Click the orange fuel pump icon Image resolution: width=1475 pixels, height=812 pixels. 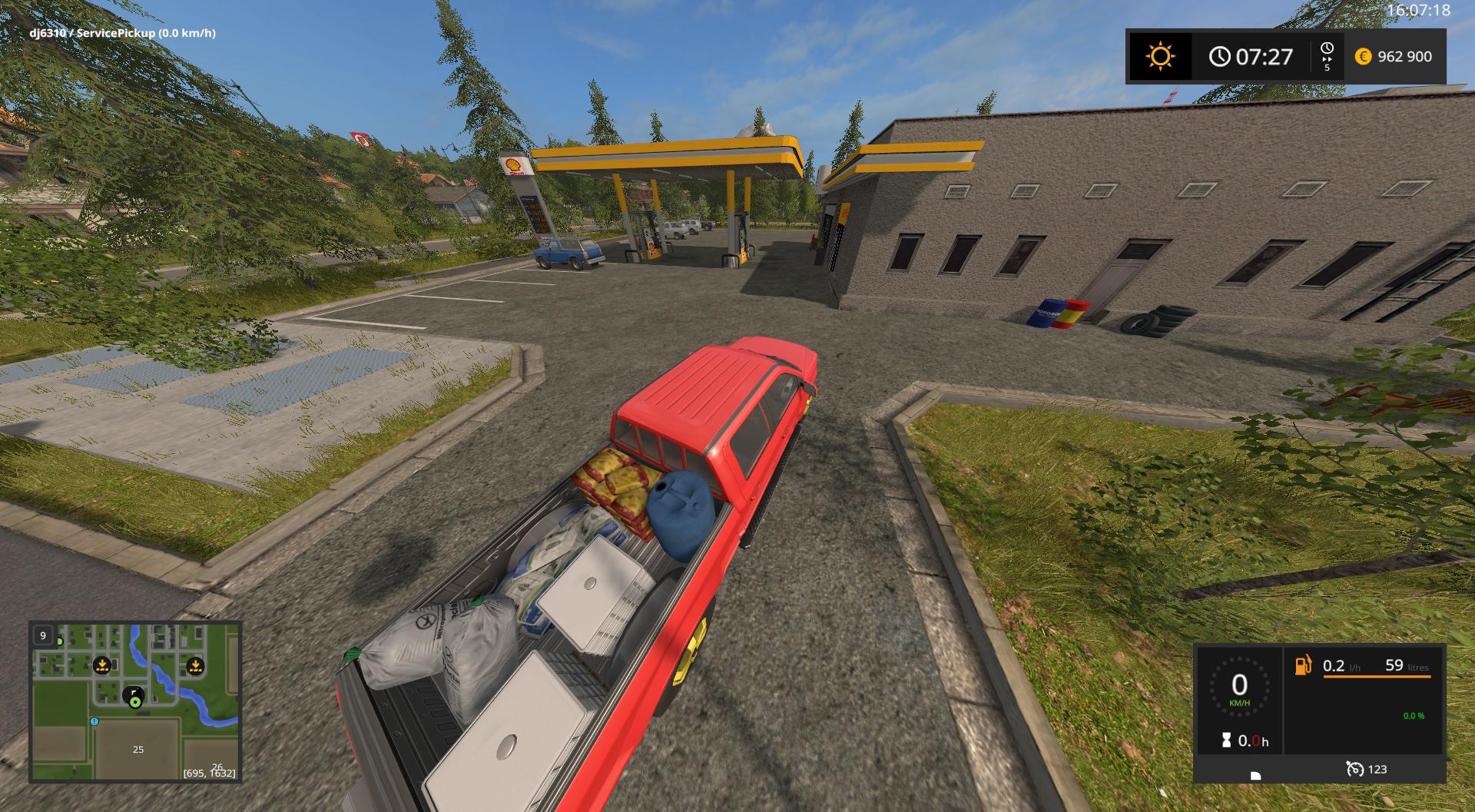1303,665
